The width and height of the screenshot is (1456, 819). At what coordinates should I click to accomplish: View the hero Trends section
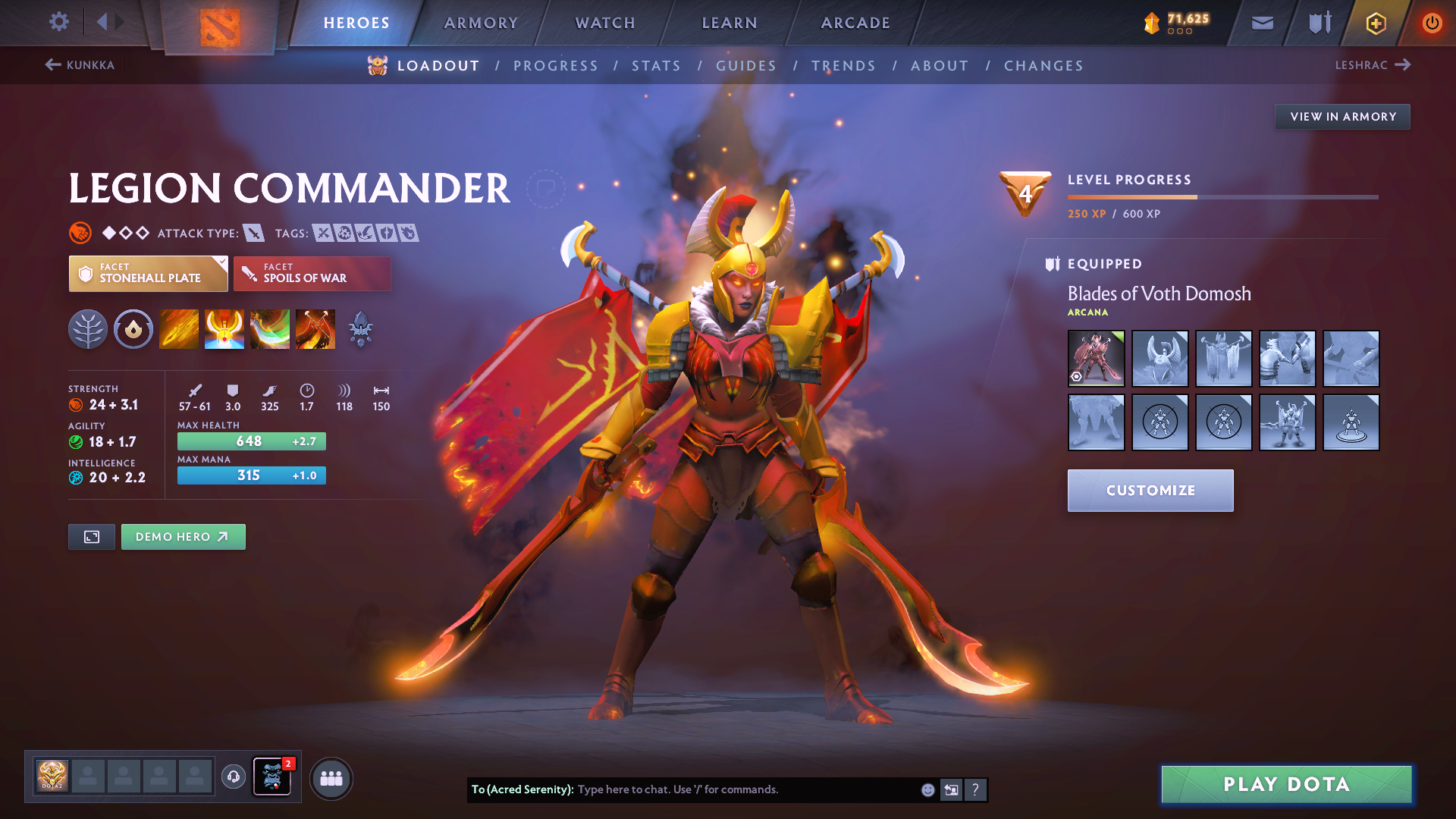click(843, 66)
